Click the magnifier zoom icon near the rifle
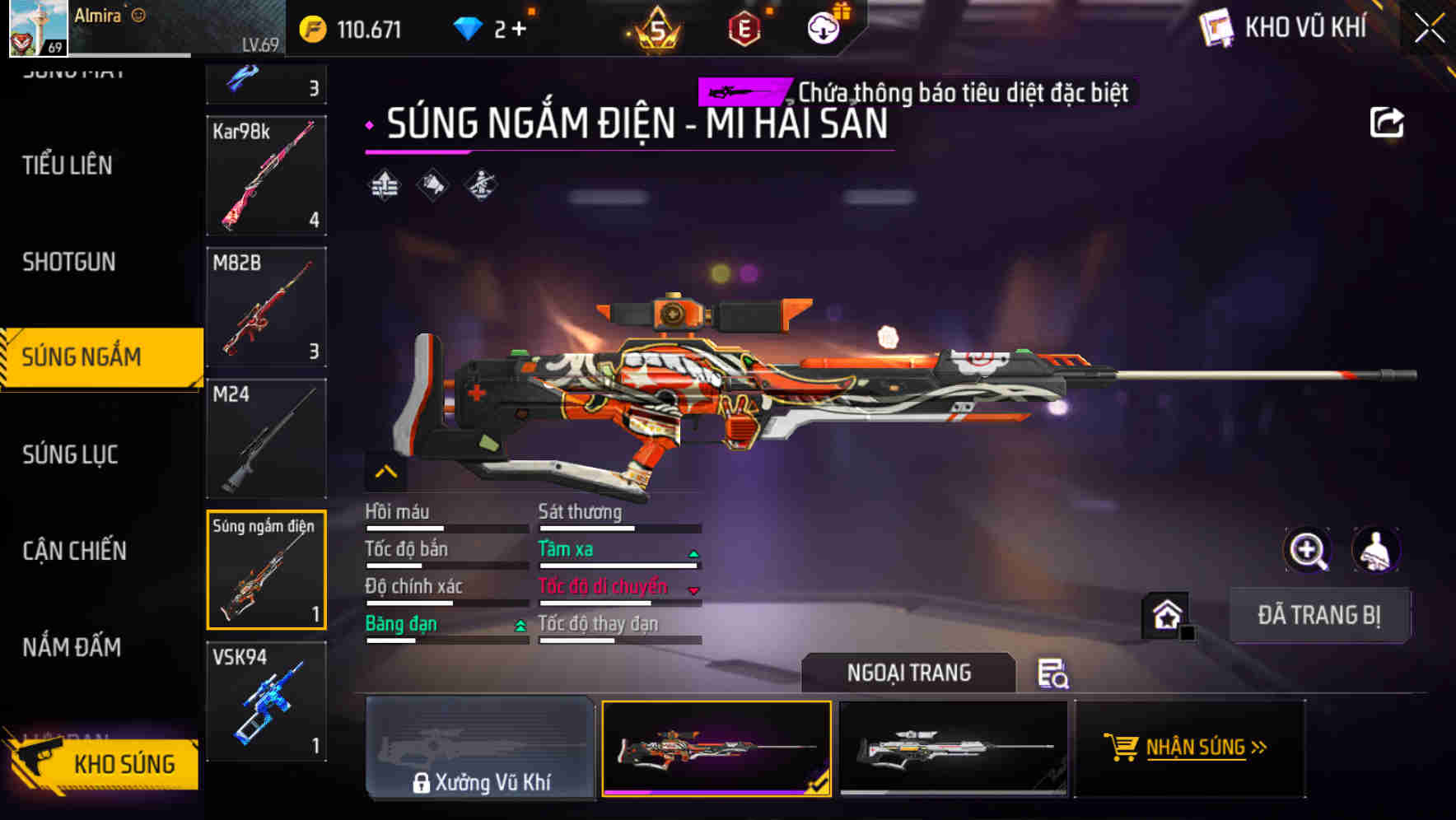The height and width of the screenshot is (820, 1456). tap(1308, 549)
